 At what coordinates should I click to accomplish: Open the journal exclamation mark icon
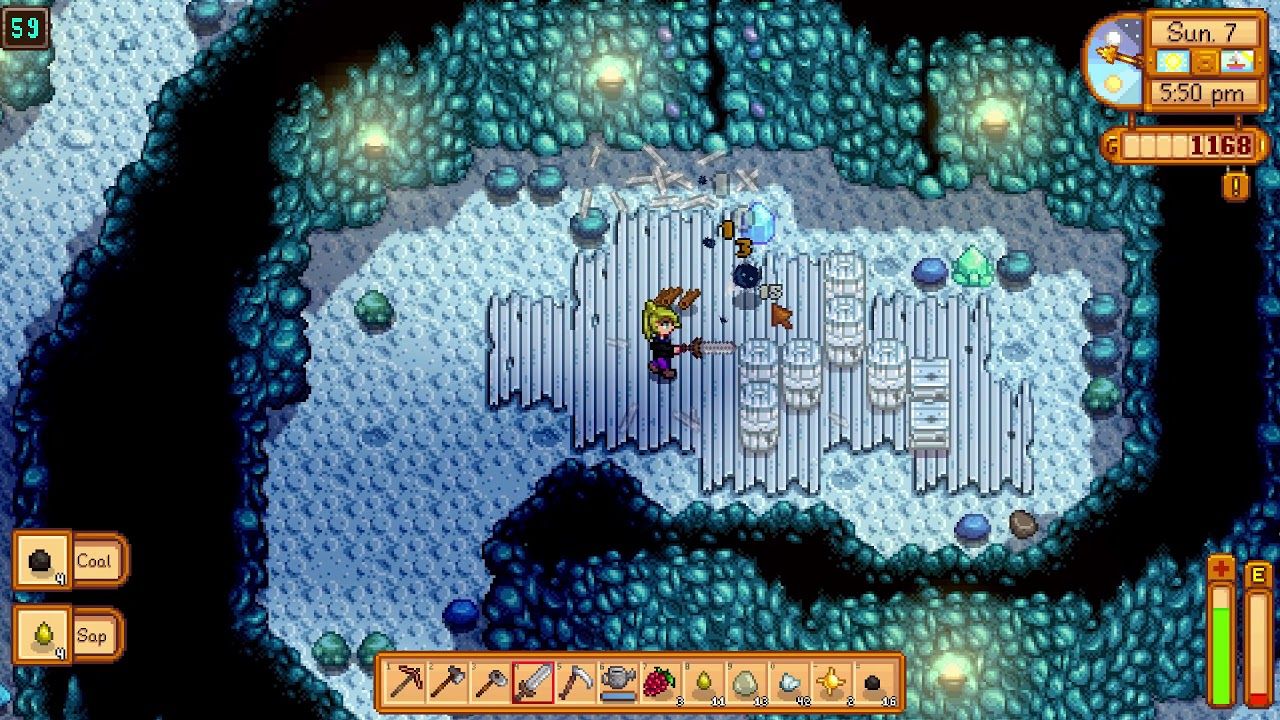click(1236, 185)
